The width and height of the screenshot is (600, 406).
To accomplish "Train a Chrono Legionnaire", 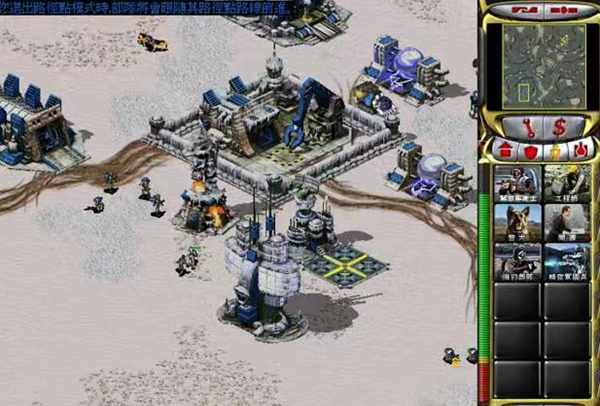I will (567, 262).
